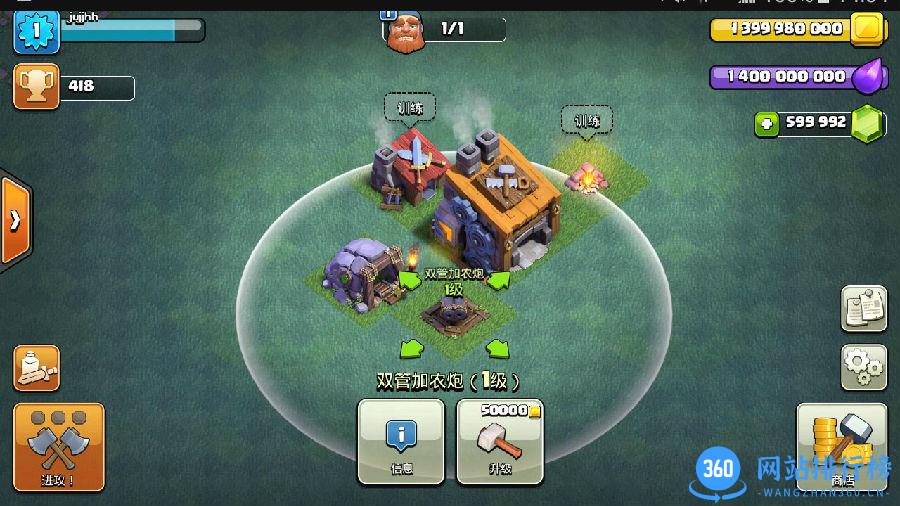Upgrade the cannon for 50000 gold

(x=500, y=439)
